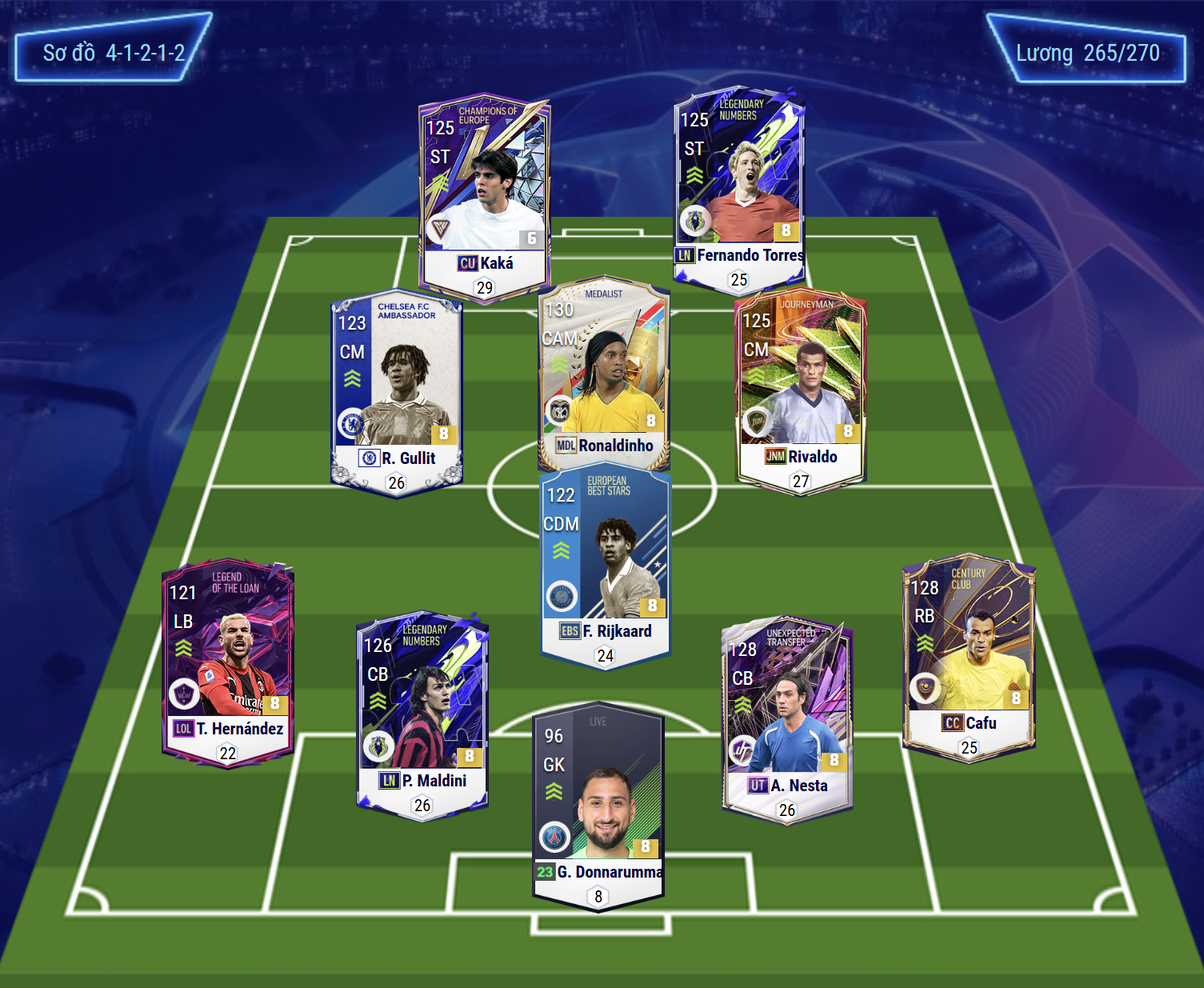
Task: Choose the Fernando Torres striker card
Action: pos(739,188)
